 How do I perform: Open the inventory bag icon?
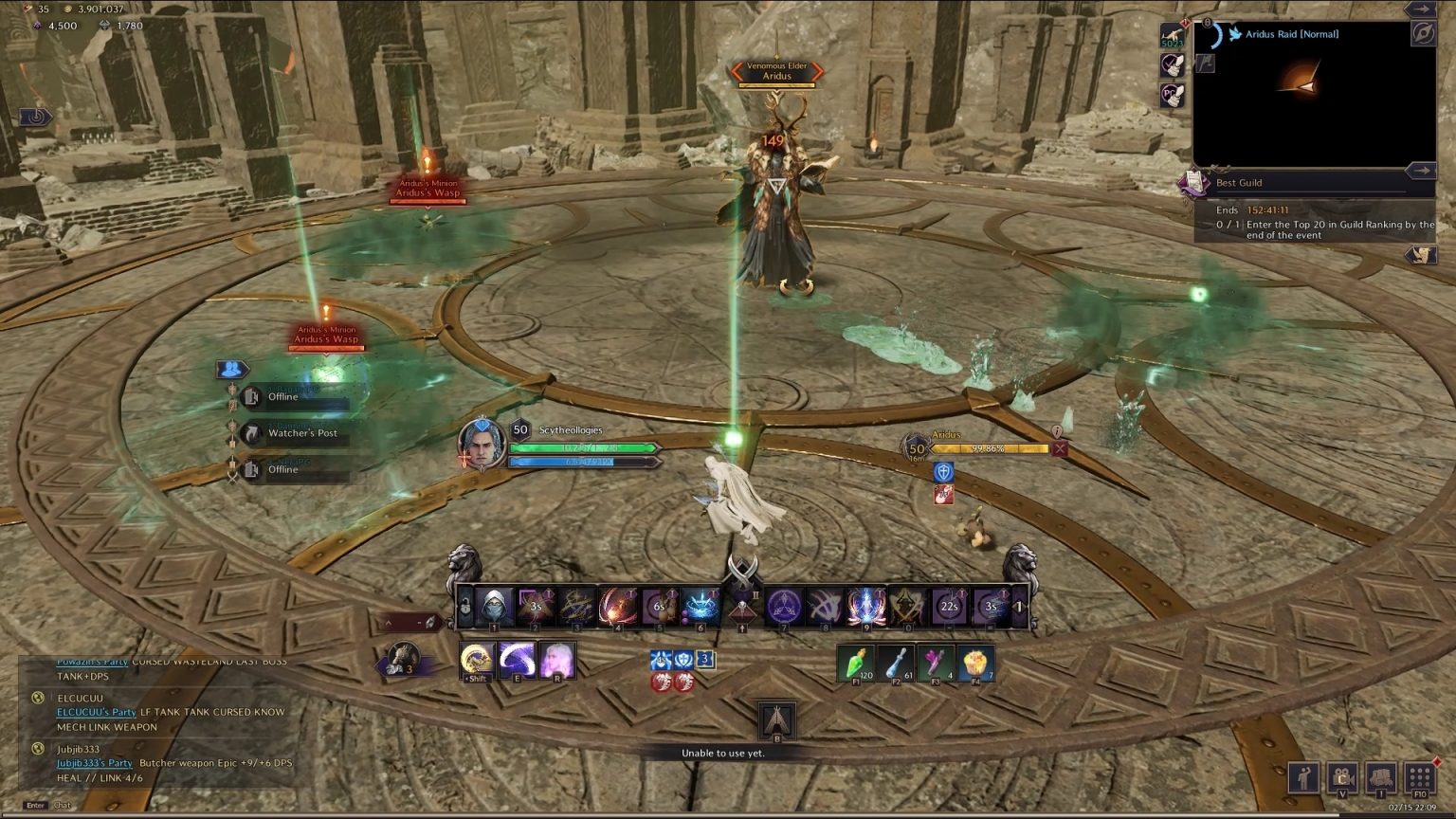click(x=1382, y=777)
